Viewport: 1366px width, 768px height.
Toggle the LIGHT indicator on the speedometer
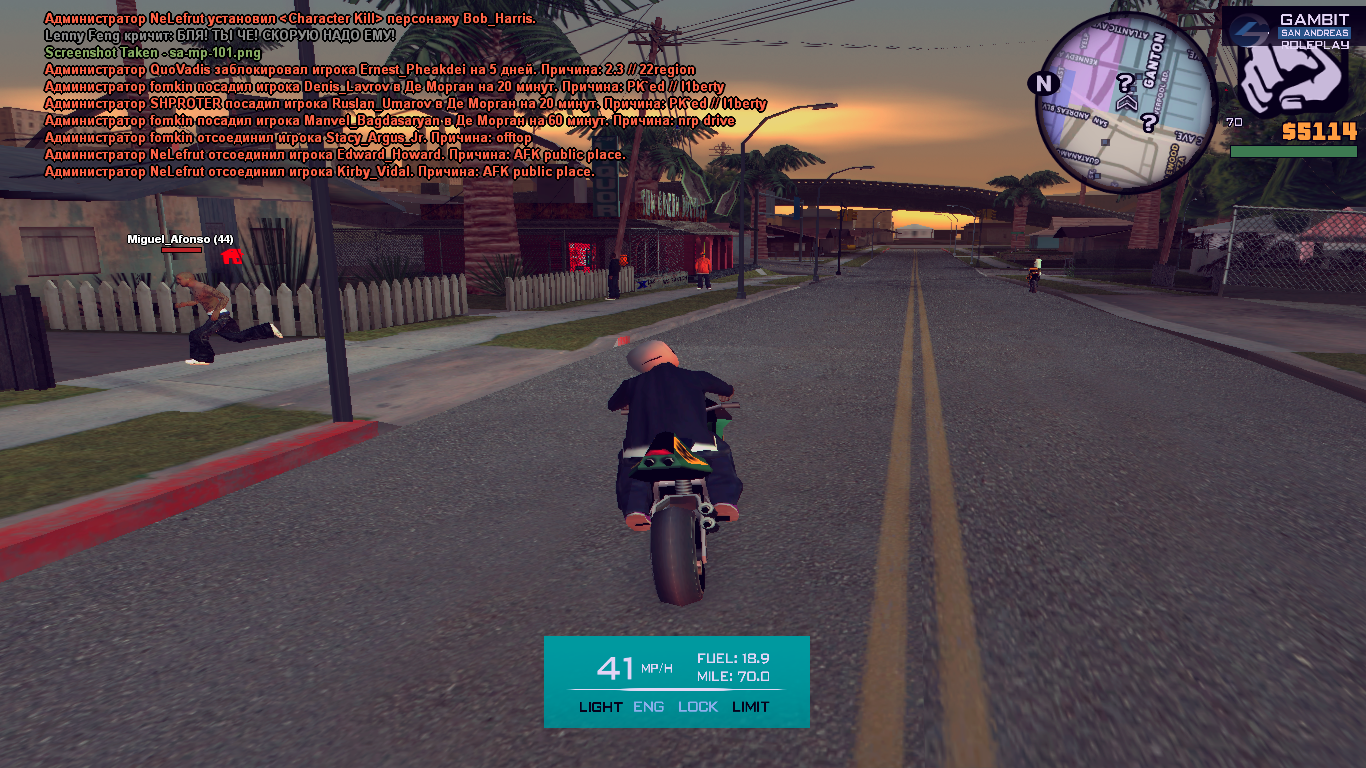pos(600,707)
